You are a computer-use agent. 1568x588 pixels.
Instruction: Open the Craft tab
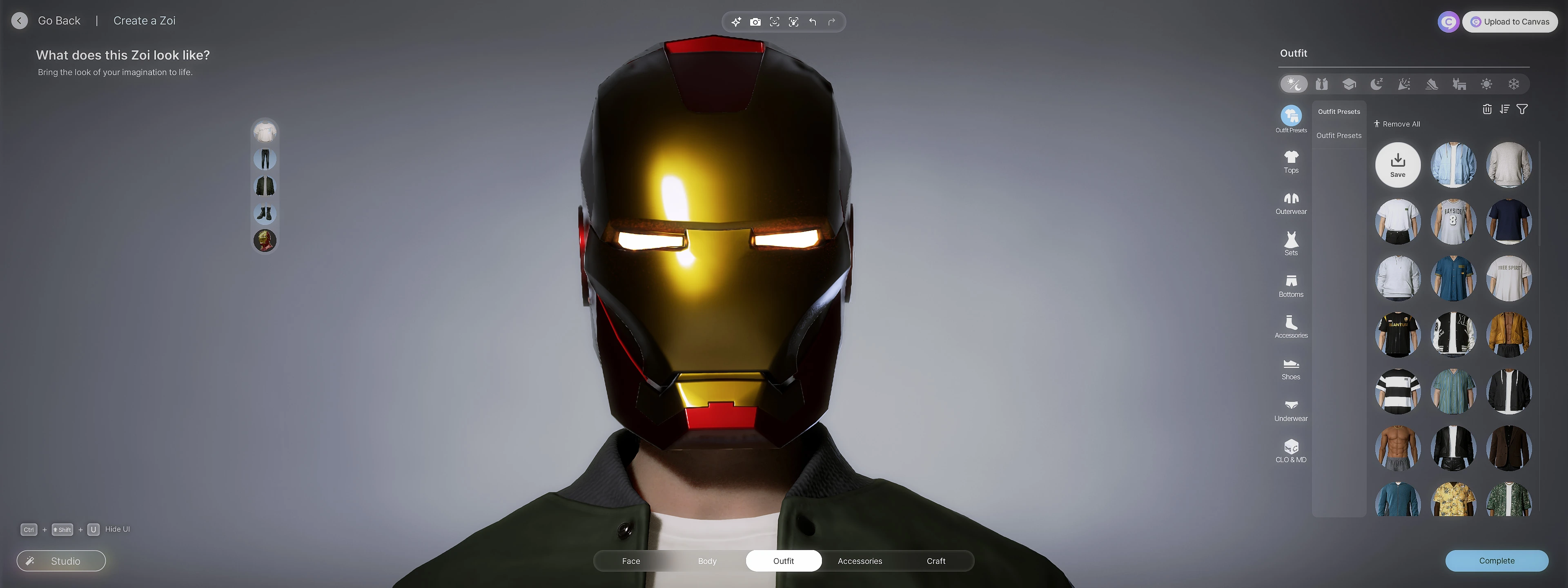pyautogui.click(x=935, y=561)
